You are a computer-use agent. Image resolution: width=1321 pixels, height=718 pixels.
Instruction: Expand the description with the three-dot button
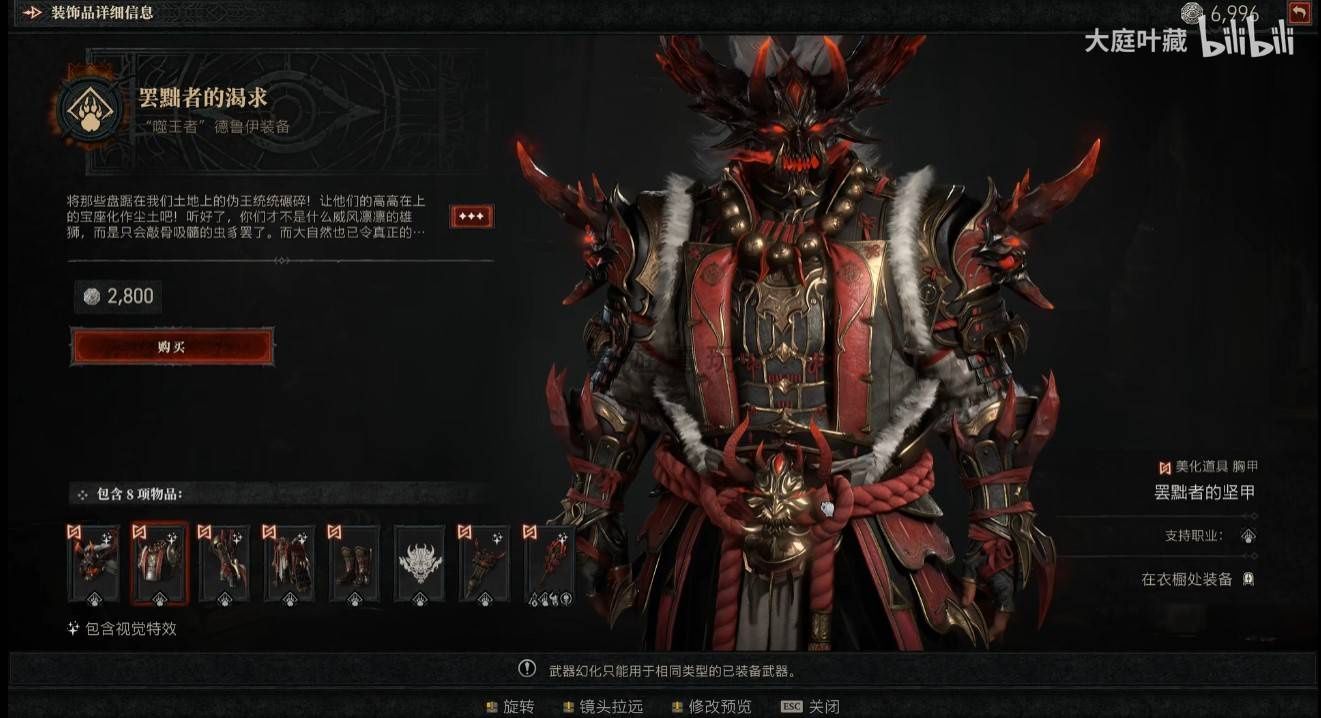point(471,217)
